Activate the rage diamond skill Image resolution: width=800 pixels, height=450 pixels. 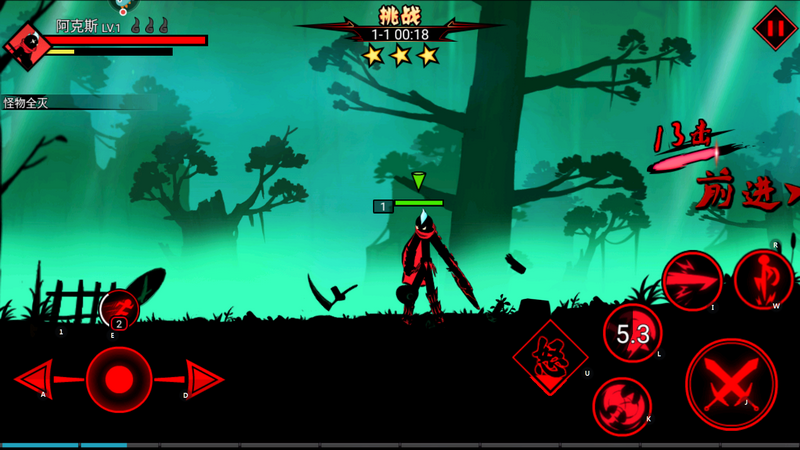(x=549, y=357)
